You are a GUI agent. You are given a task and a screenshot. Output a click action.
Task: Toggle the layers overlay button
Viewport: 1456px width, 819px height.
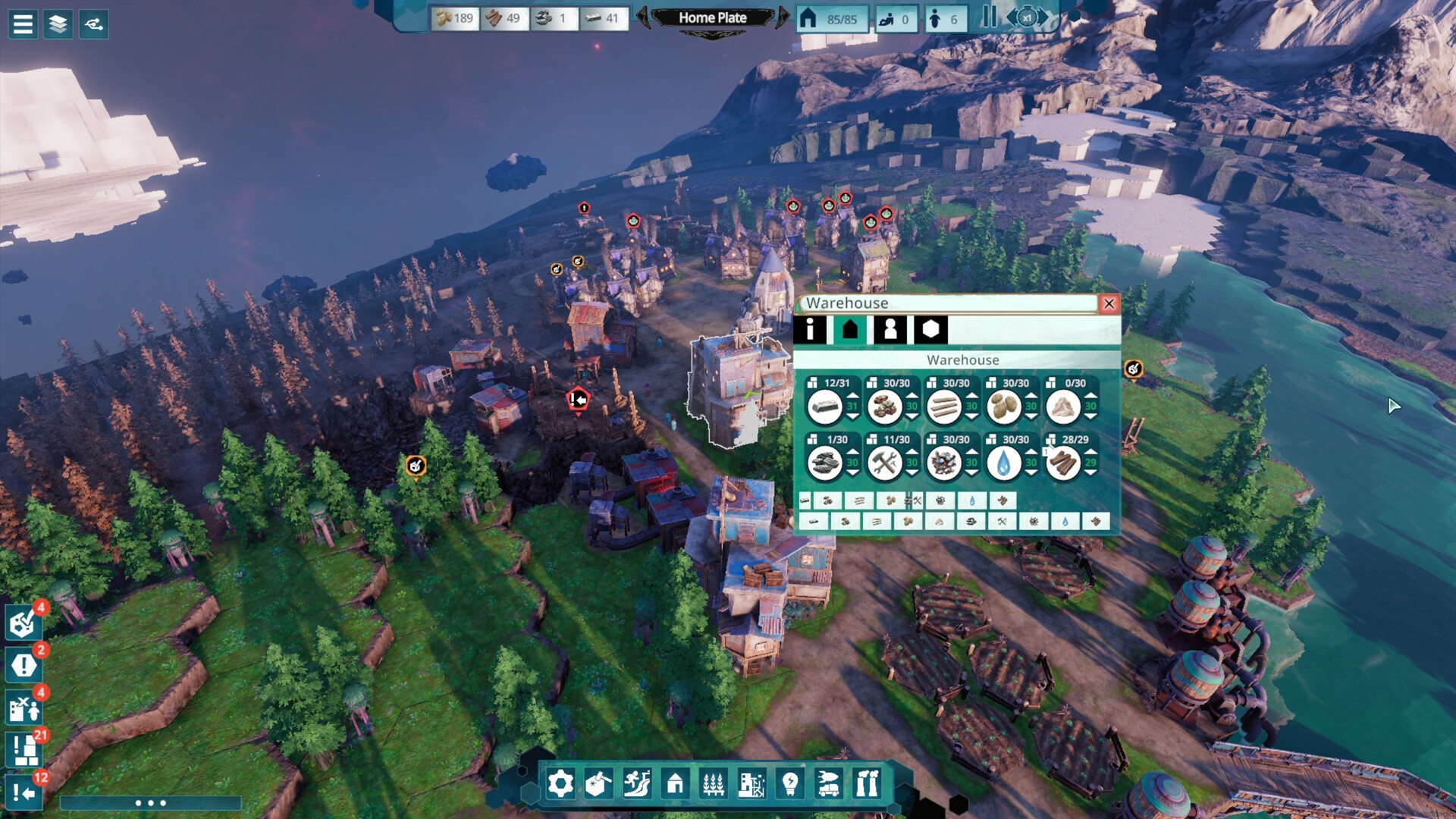[58, 24]
